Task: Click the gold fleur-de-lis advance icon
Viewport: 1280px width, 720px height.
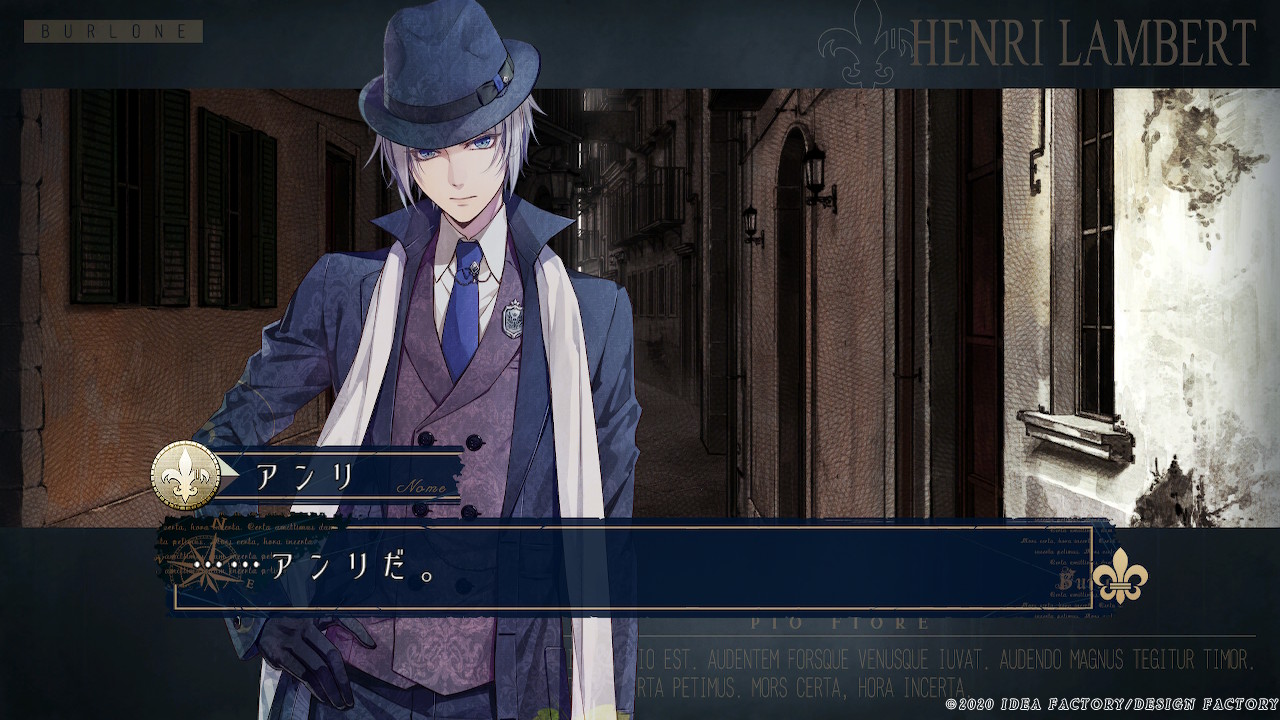Action: [x=1119, y=577]
